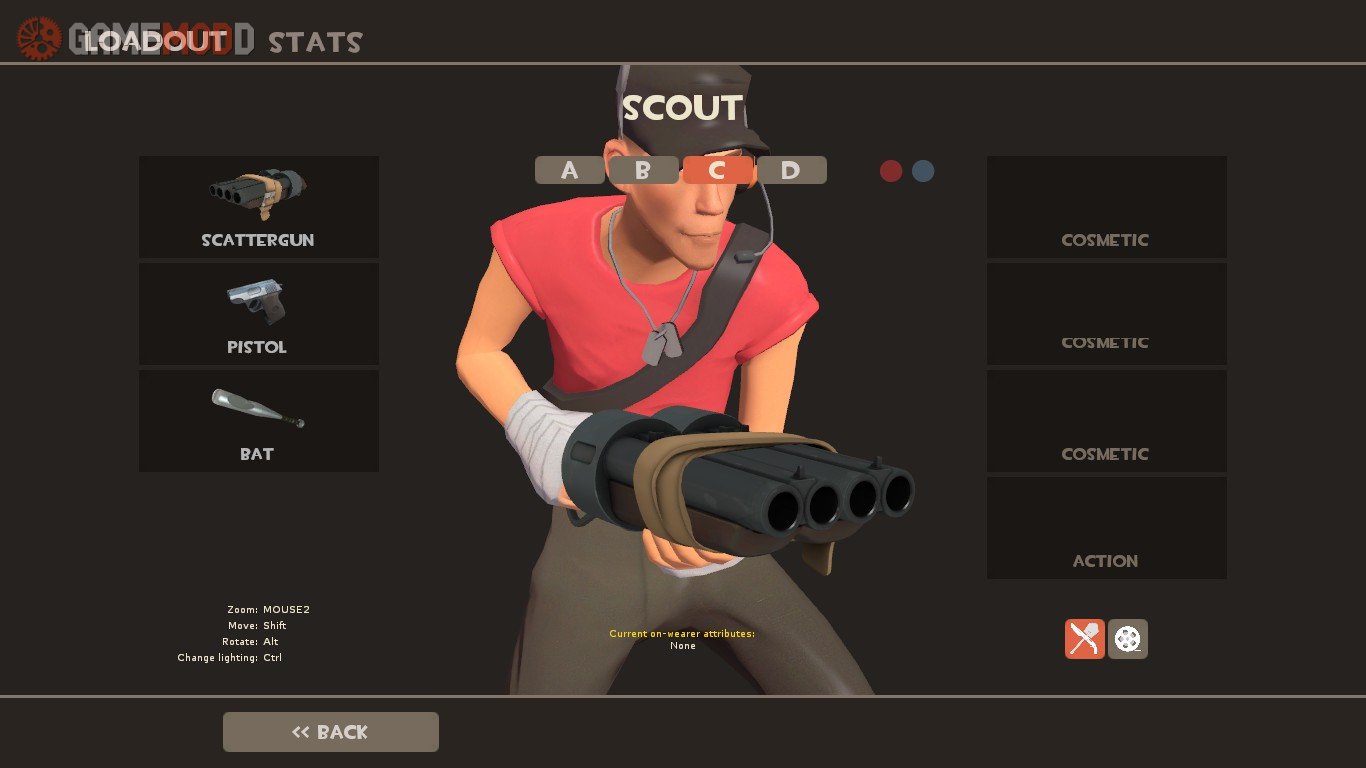The width and height of the screenshot is (1366, 768).
Task: Preview the blue team color
Action: click(923, 171)
